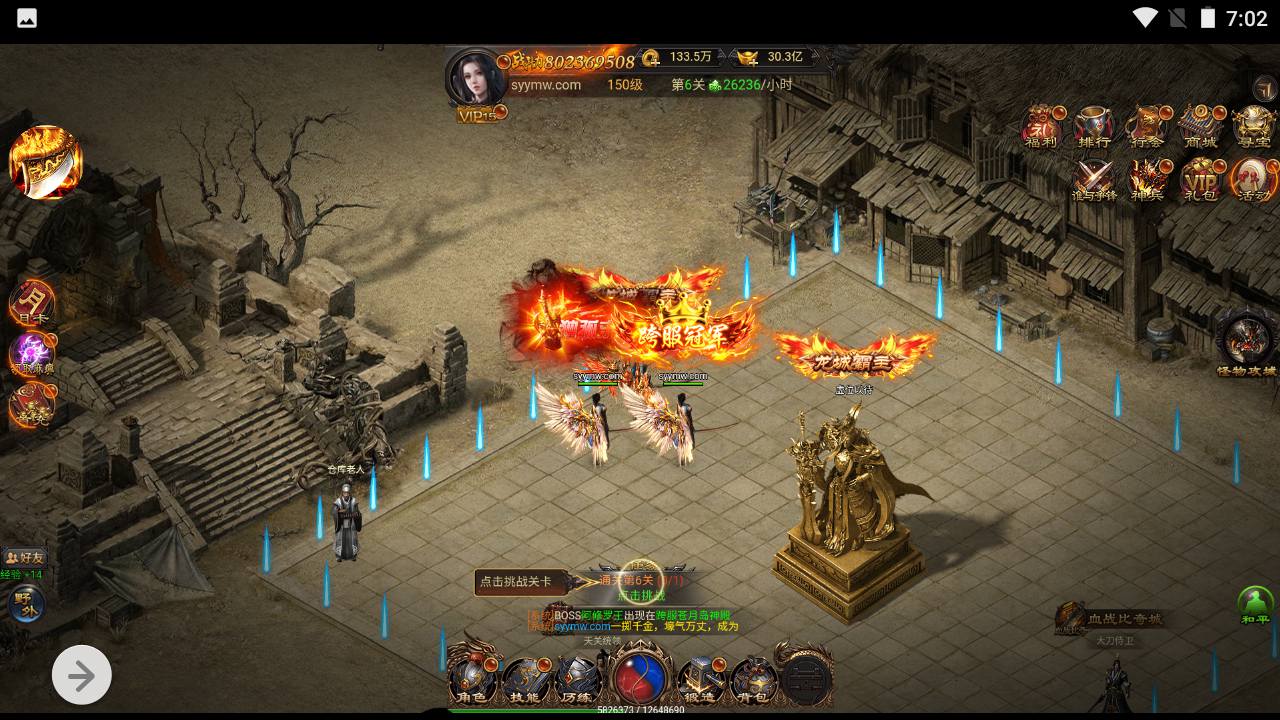The width and height of the screenshot is (1280, 720).
Task: Open the 寻宝 treasure hunt
Action: 1252,128
